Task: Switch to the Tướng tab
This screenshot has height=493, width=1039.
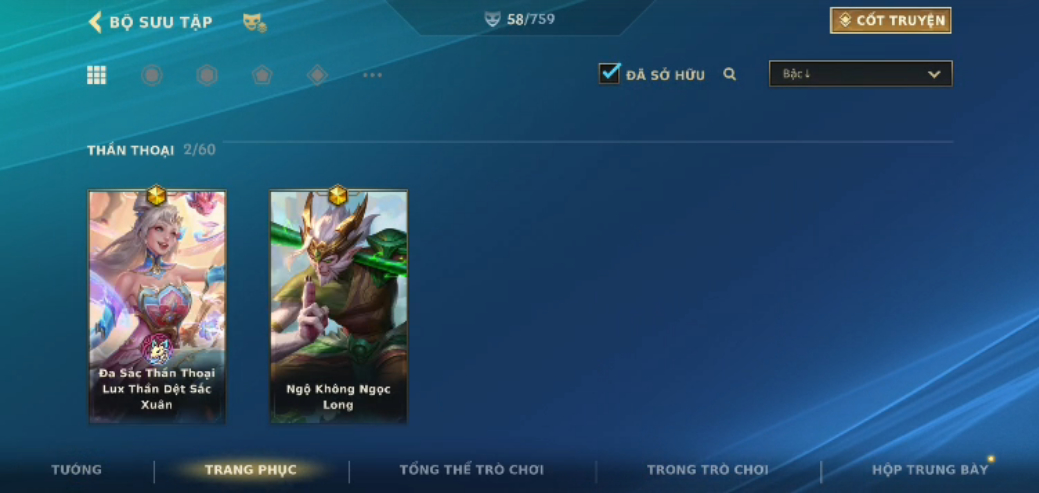Action: (77, 470)
